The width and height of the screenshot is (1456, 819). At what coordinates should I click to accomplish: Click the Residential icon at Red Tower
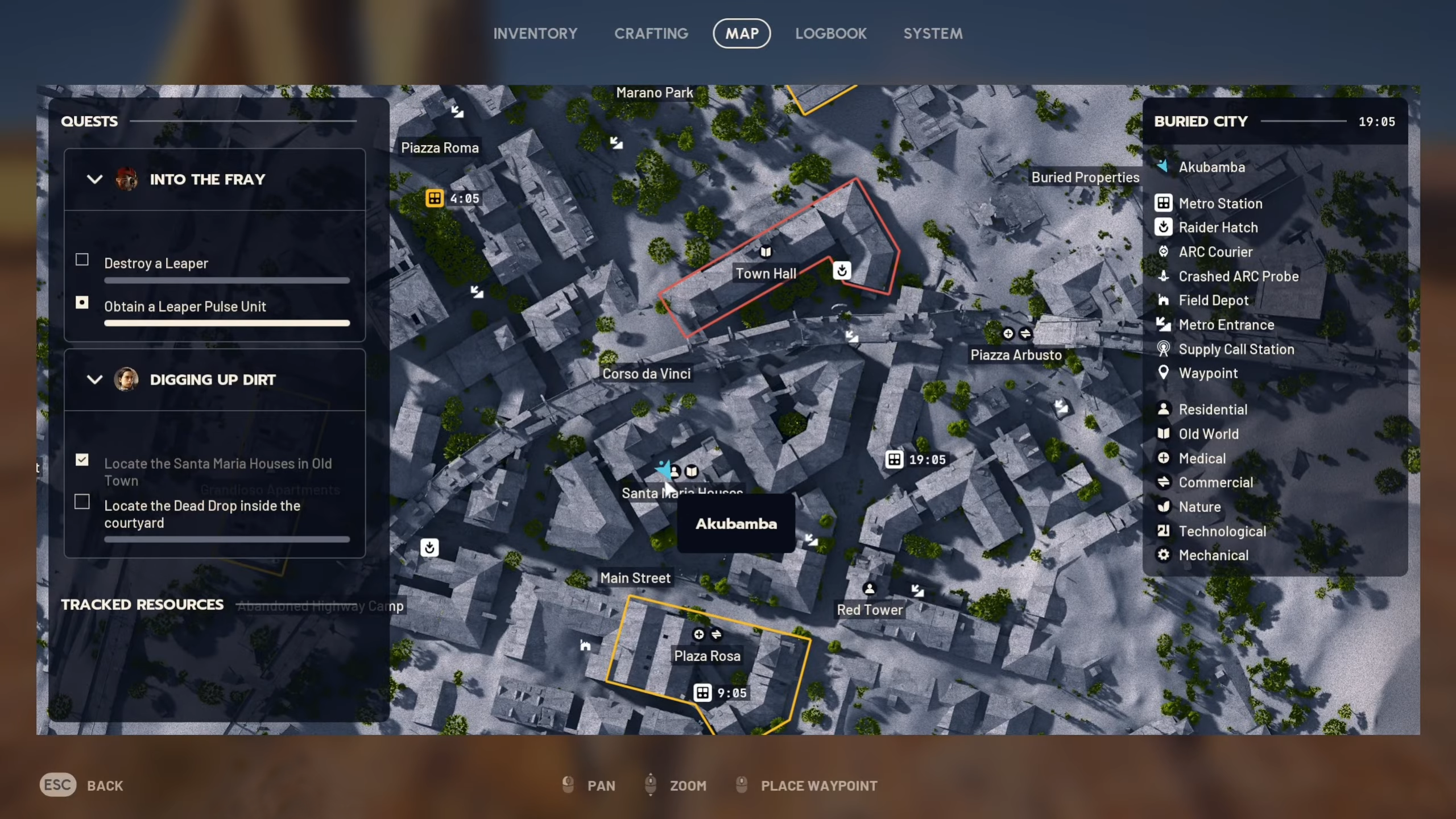(870, 588)
